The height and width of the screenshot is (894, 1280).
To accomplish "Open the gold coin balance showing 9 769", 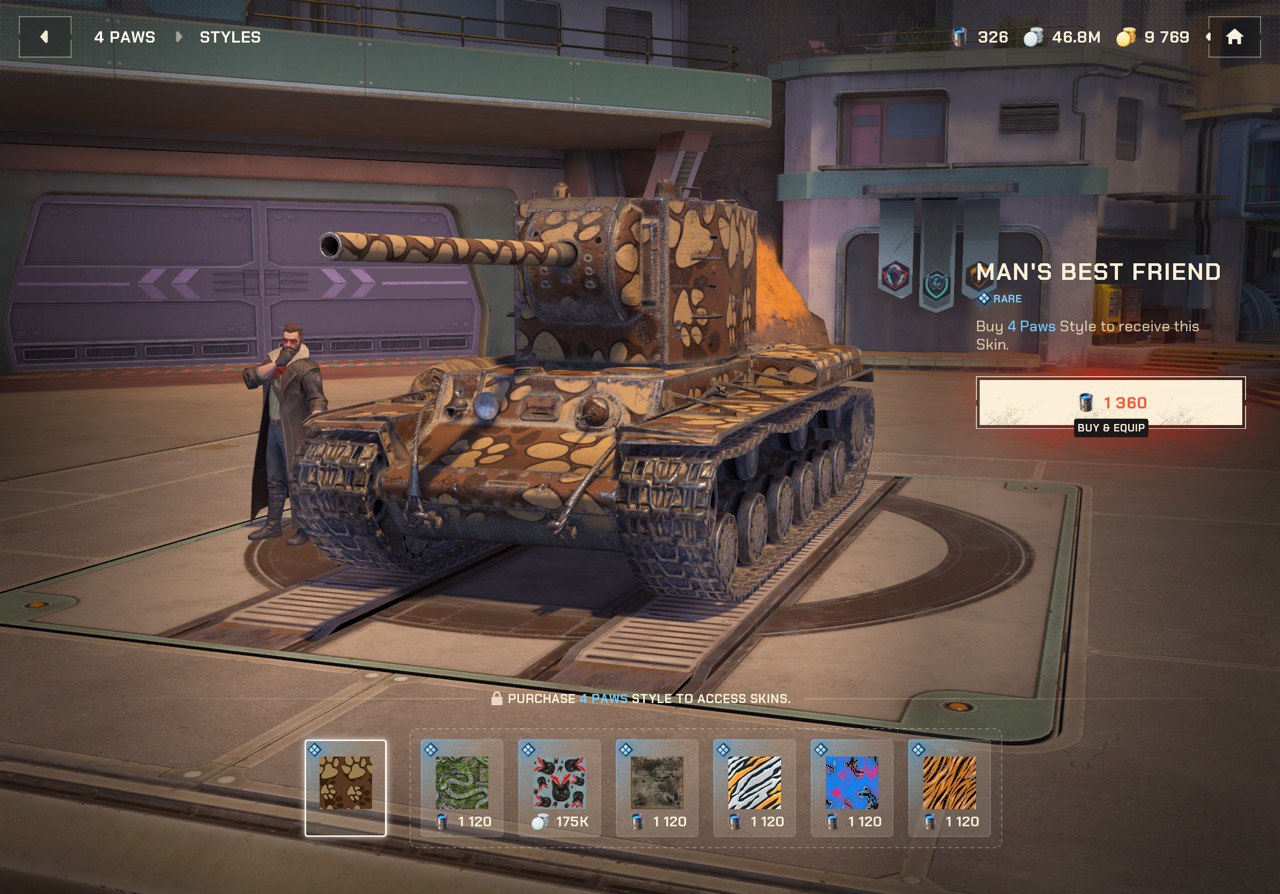I will (x=1153, y=37).
